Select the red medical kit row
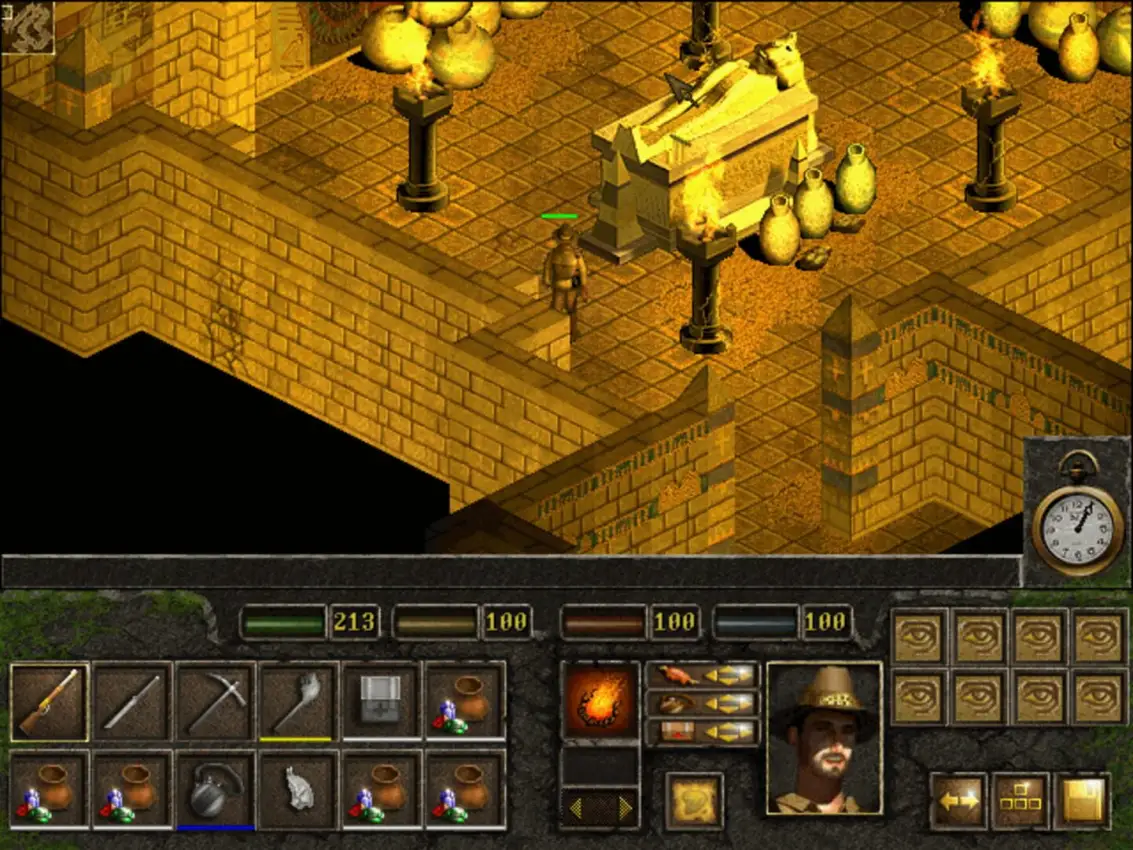 click(x=702, y=732)
